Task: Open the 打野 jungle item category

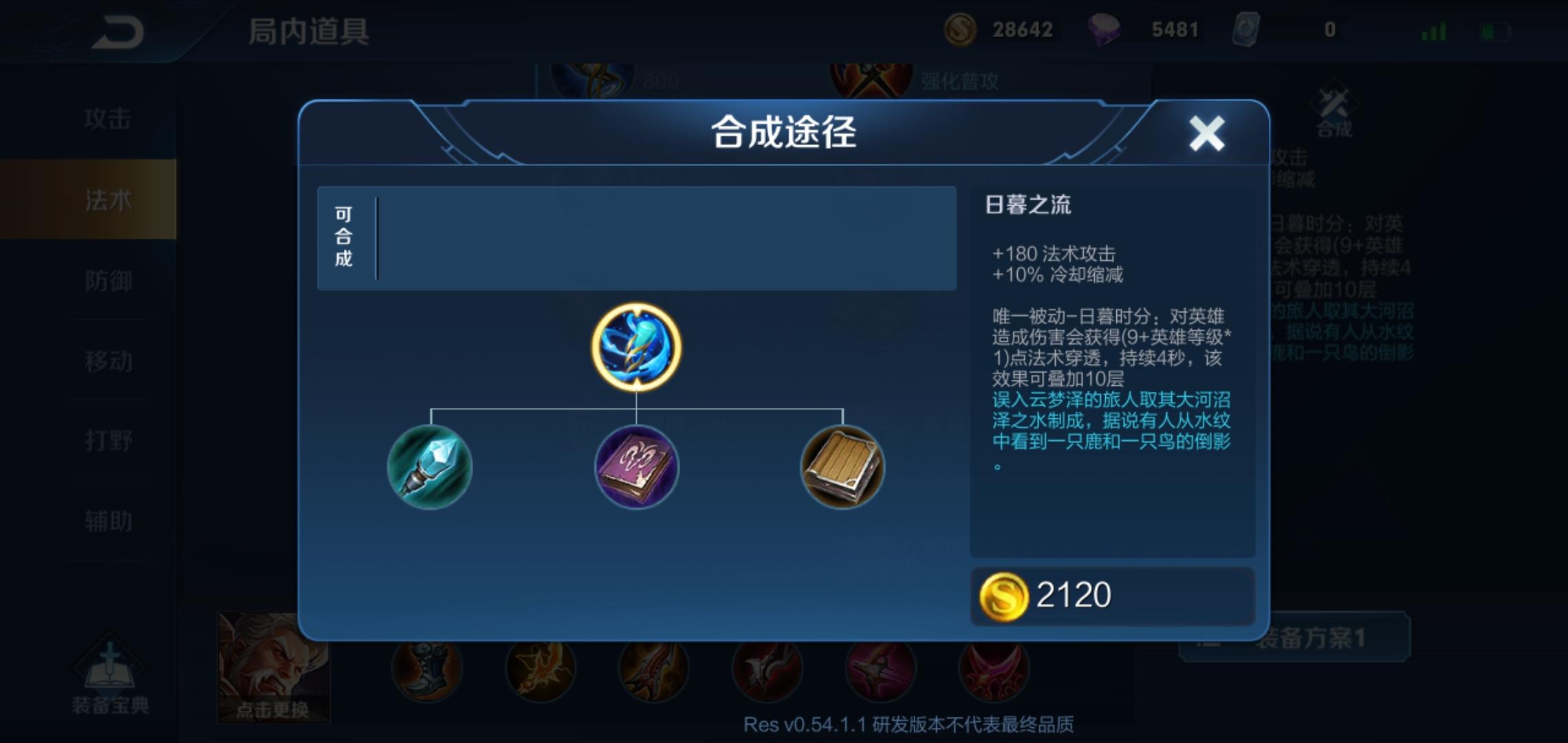Action: 110,440
